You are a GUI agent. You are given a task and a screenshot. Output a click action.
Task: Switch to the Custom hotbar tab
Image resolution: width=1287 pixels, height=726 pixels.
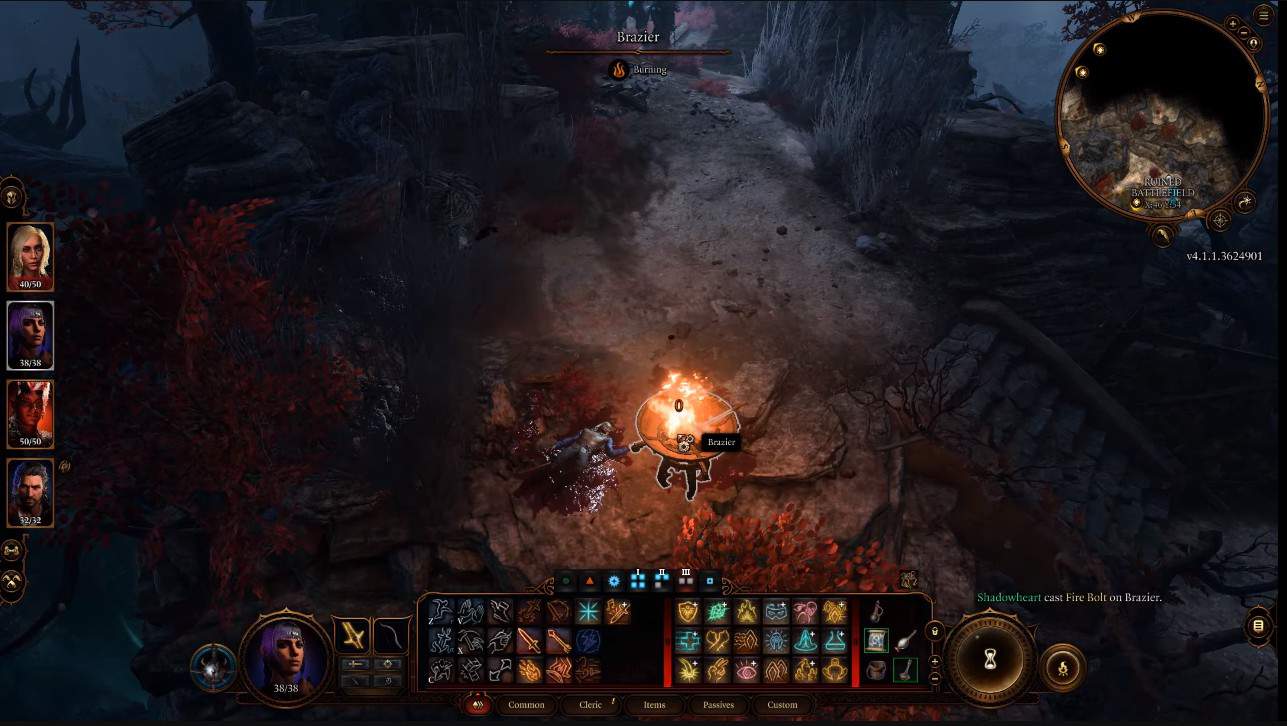click(x=782, y=705)
